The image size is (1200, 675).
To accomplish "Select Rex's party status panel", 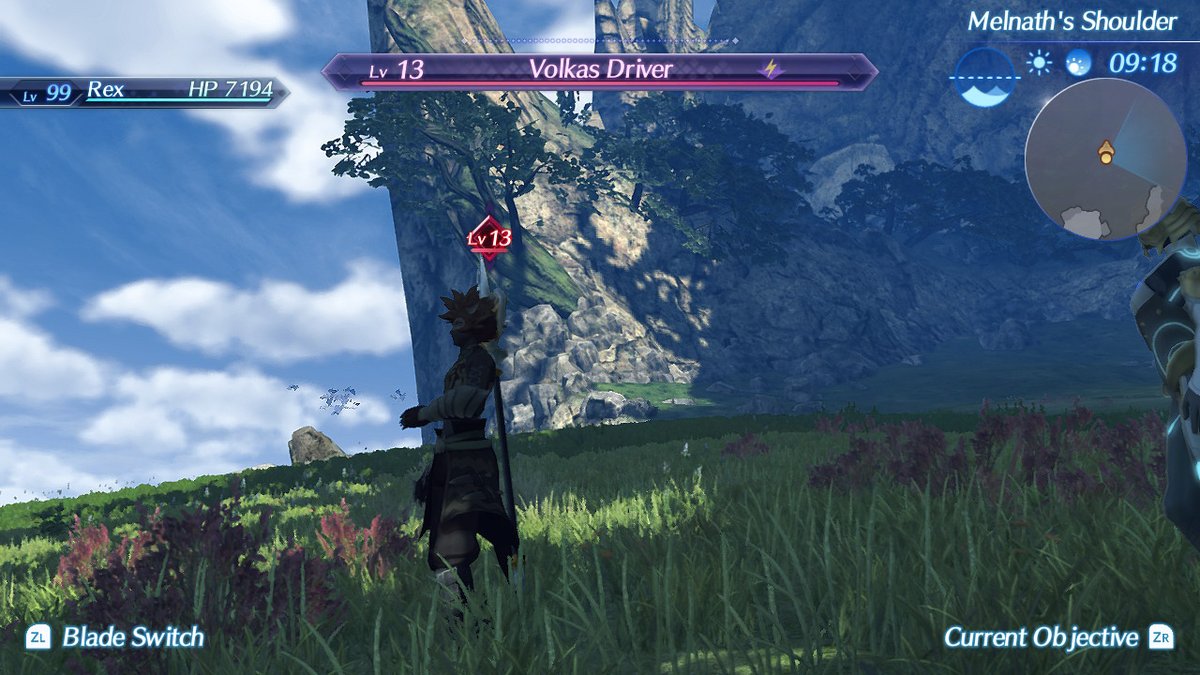I will pos(145,92).
